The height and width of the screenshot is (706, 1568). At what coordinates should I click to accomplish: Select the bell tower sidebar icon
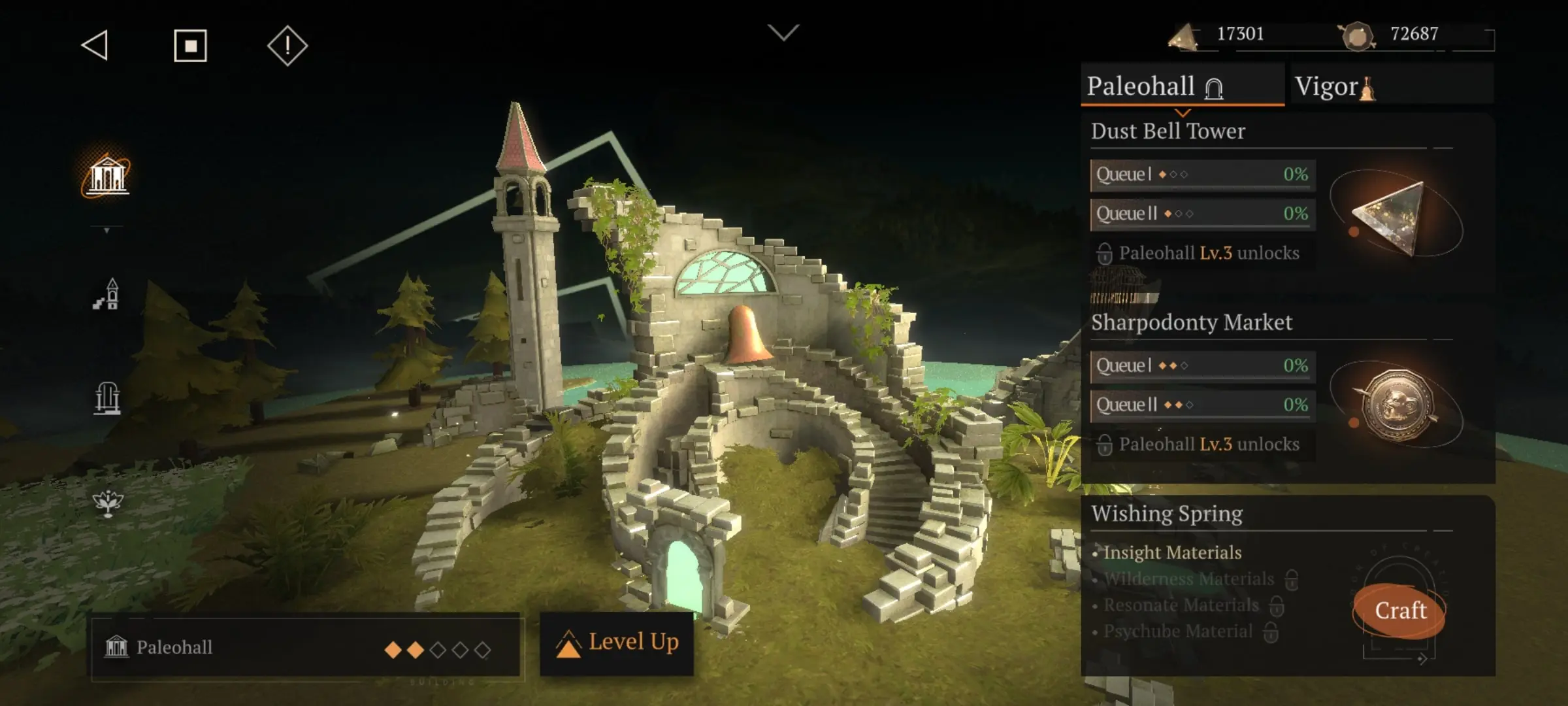pos(107,294)
